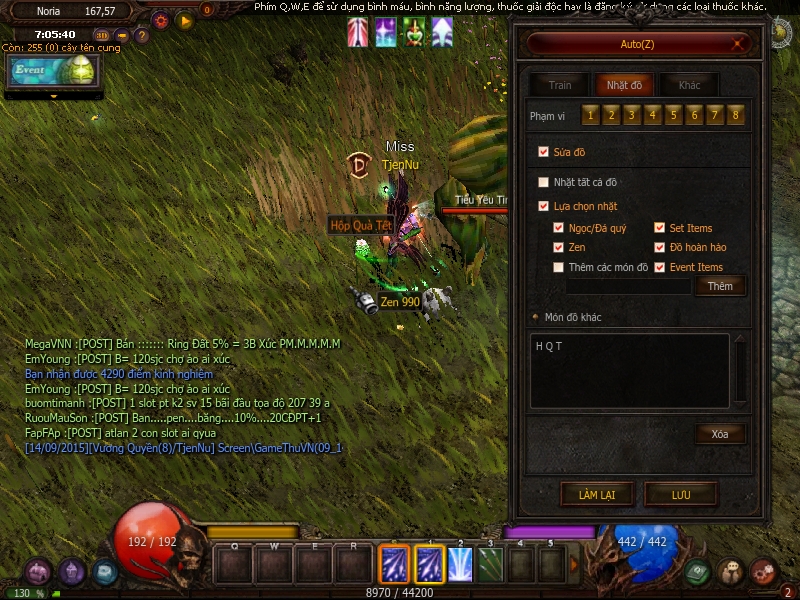Enable Nhặt tất cả đồ checkbox
This screenshot has height=600, width=800.
tap(544, 182)
